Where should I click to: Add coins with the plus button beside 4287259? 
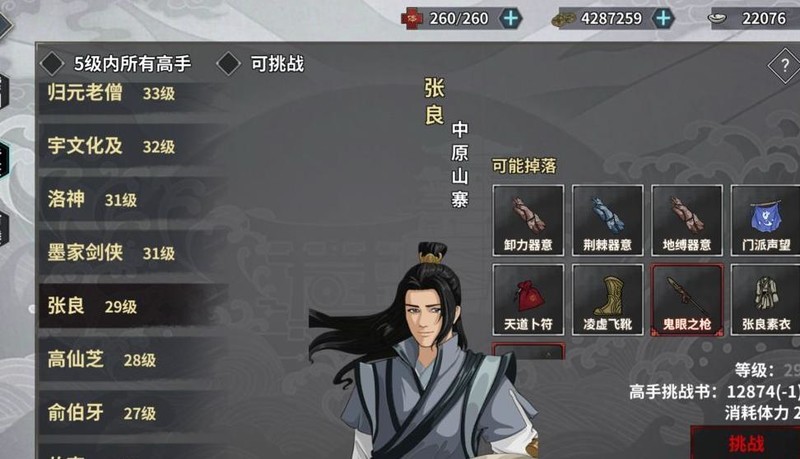coord(663,18)
